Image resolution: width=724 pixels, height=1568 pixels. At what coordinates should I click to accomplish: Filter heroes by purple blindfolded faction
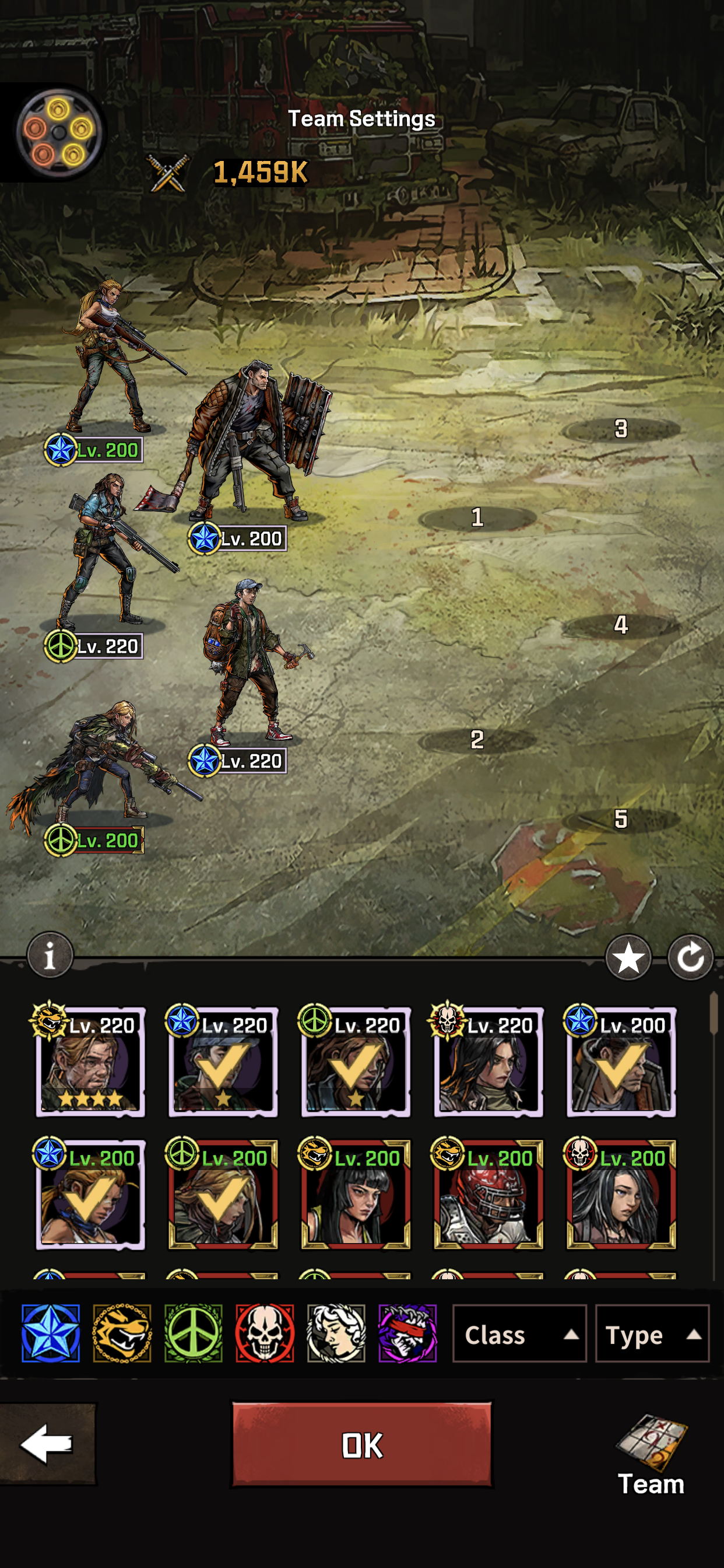407,1333
